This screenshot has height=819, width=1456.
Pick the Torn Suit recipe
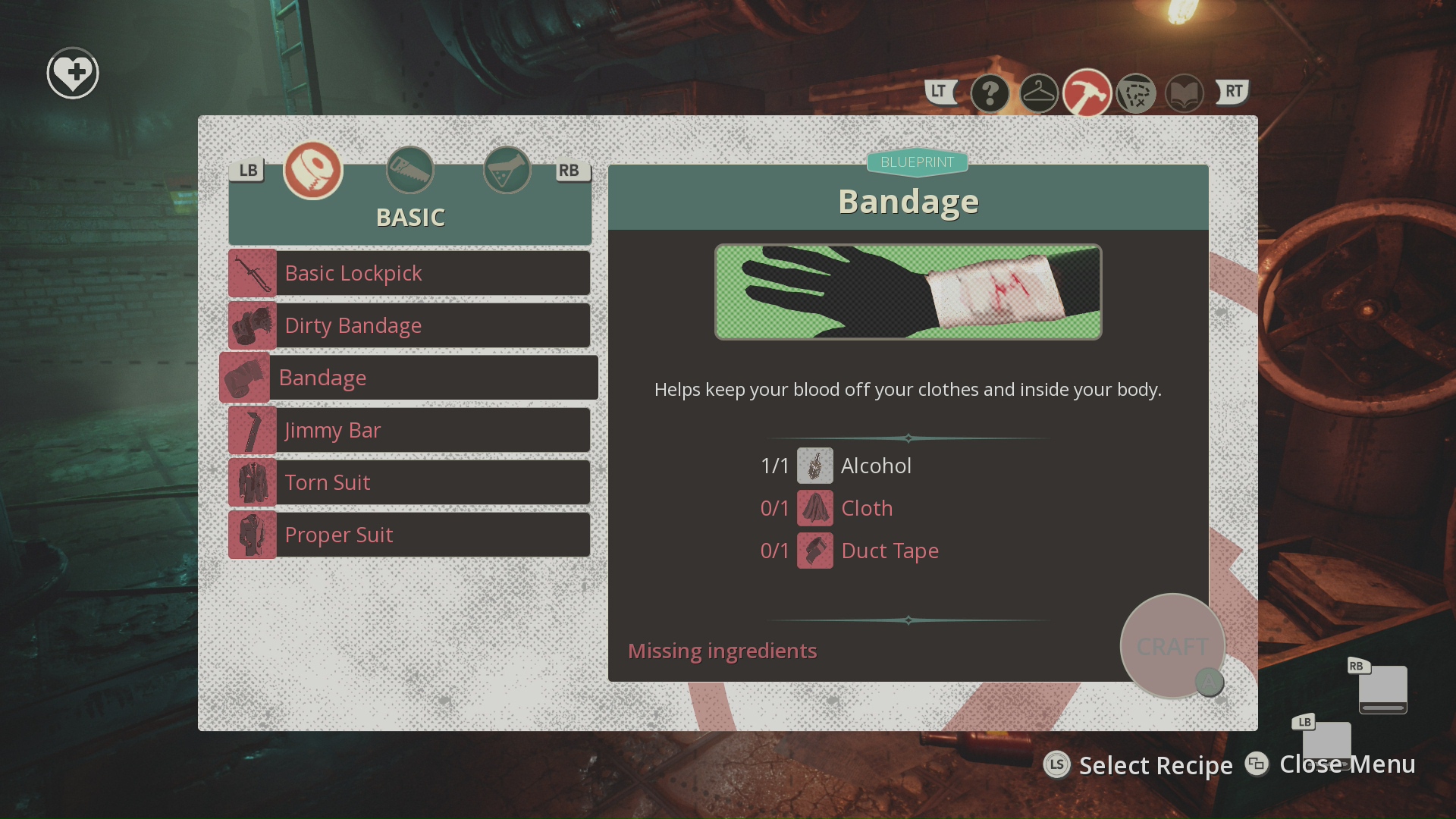409,482
